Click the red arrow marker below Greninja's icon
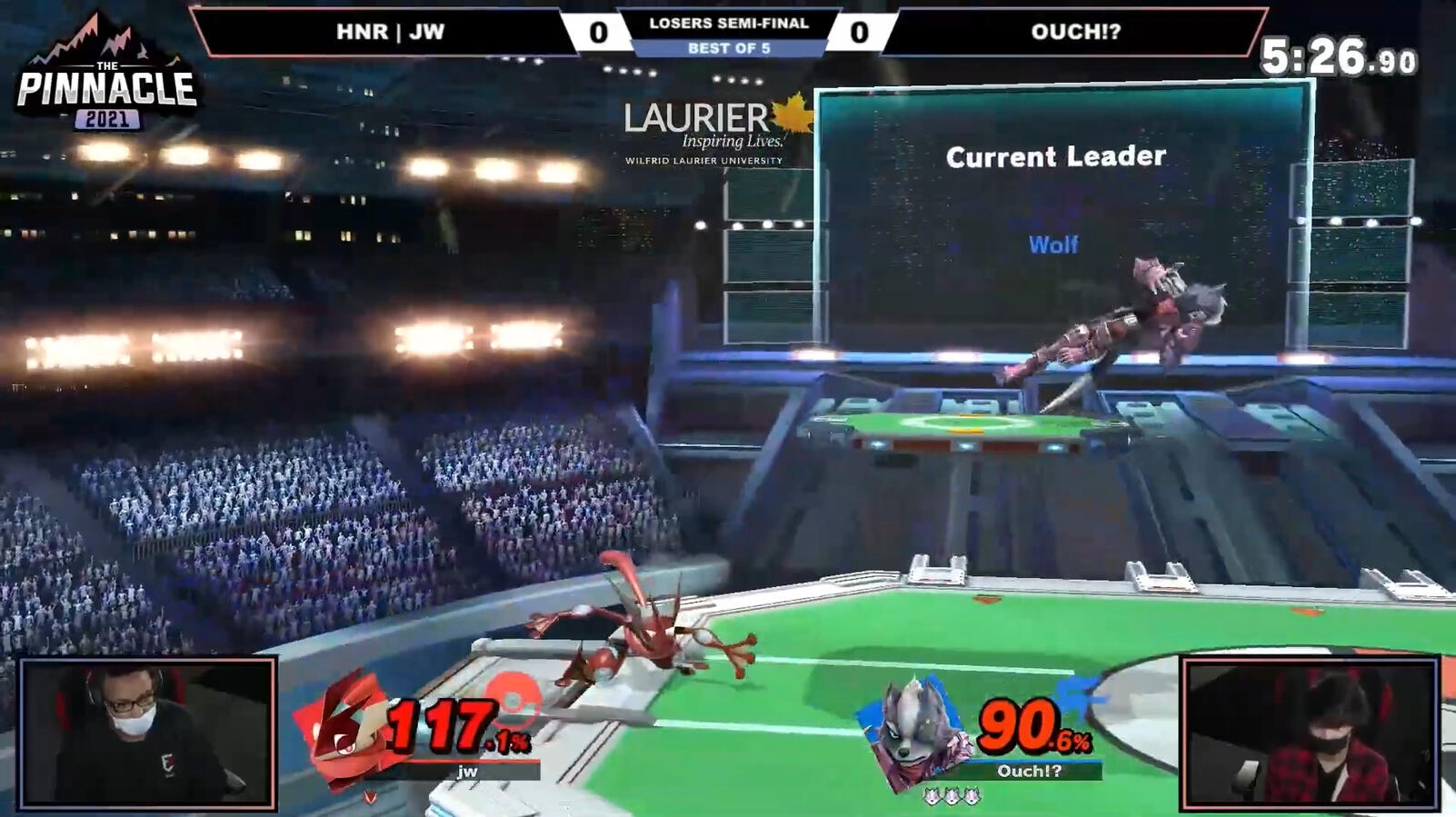The height and width of the screenshot is (817, 1456). 369,794
